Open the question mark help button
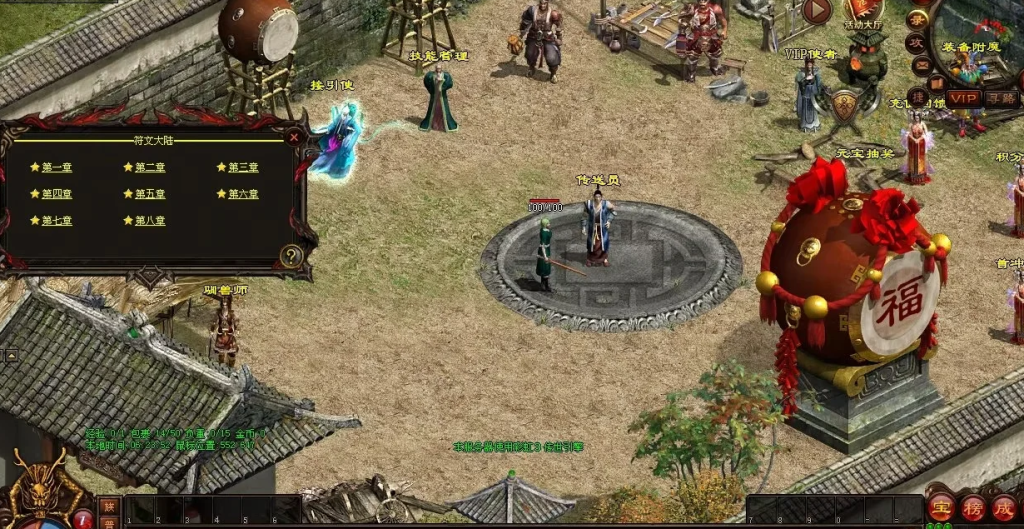This screenshot has height=529, width=1024. (291, 256)
